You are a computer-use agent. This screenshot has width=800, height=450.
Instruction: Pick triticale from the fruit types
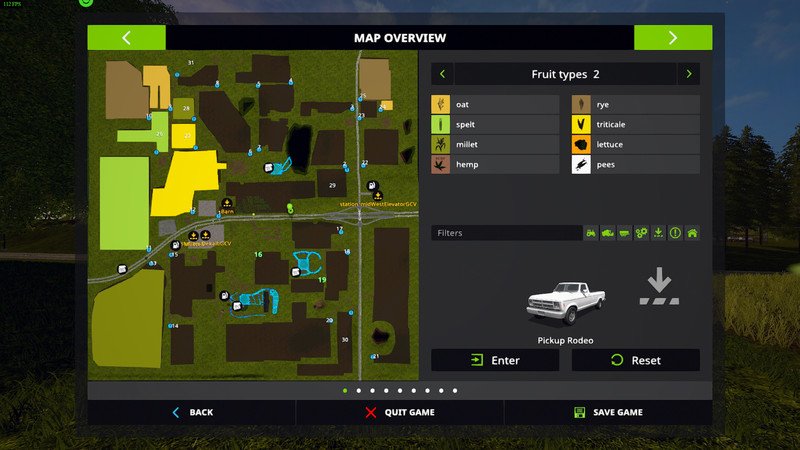click(635, 124)
